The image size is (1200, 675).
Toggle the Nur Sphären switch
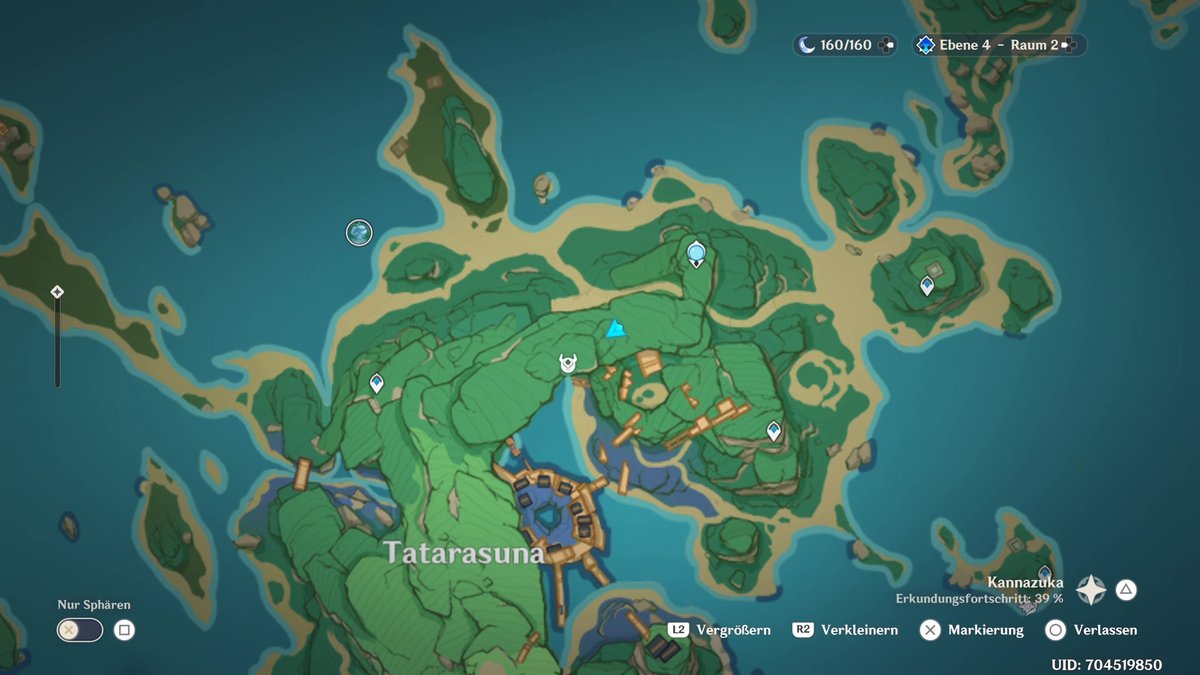coord(80,630)
